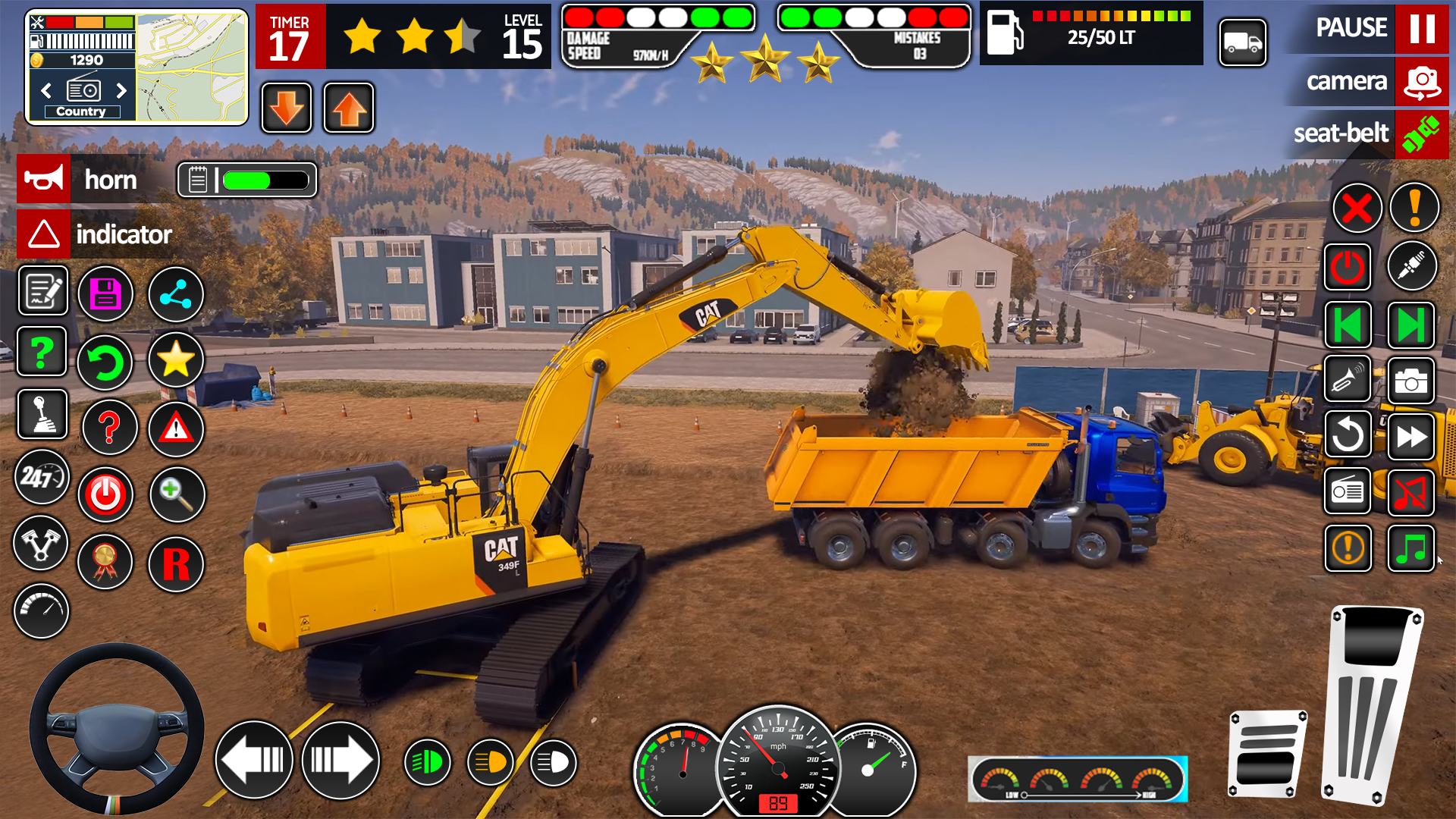Toggle the green headlight beam icon
This screenshot has width=1456, height=819.
click(428, 762)
